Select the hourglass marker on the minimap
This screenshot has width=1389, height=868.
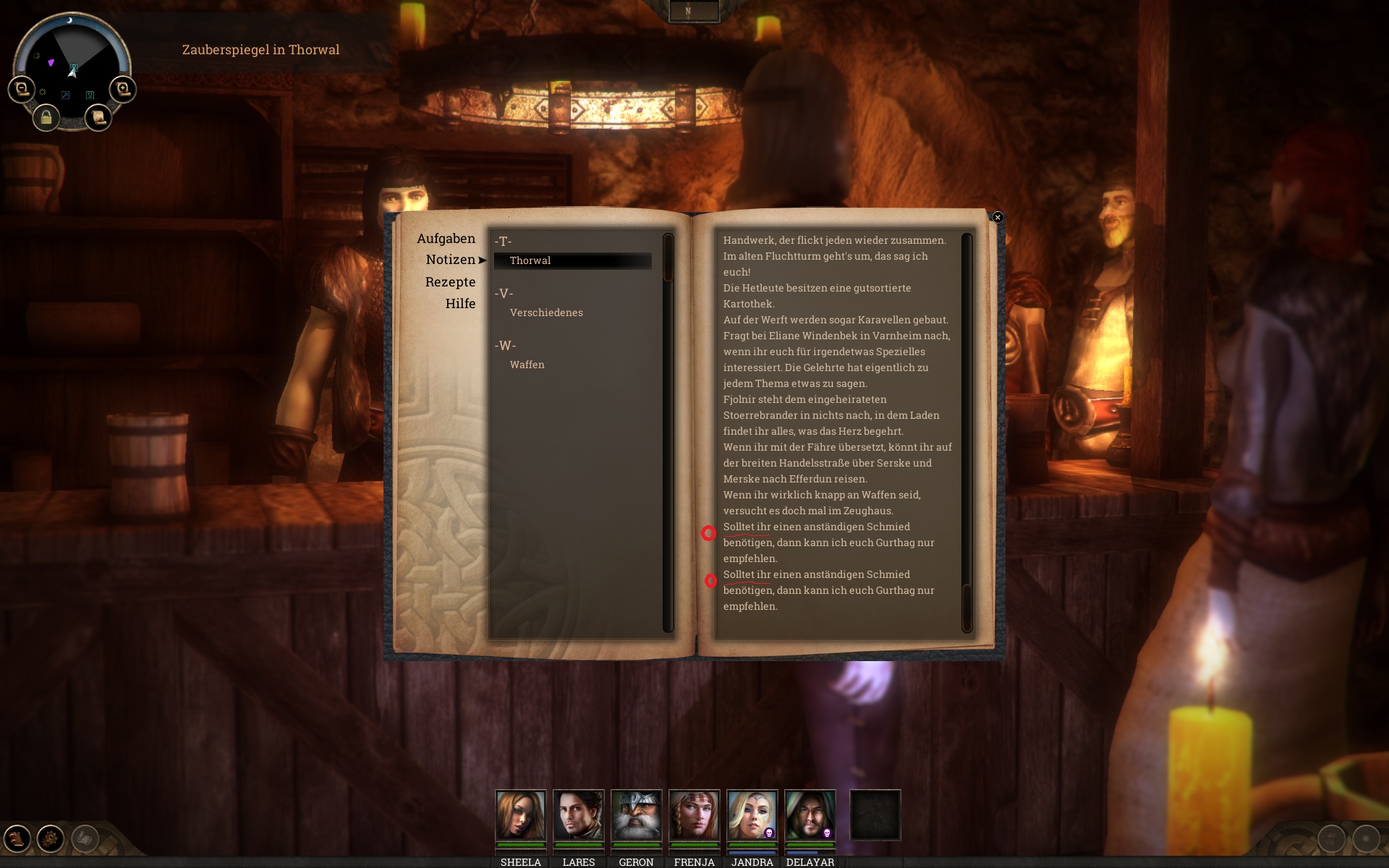[90, 95]
